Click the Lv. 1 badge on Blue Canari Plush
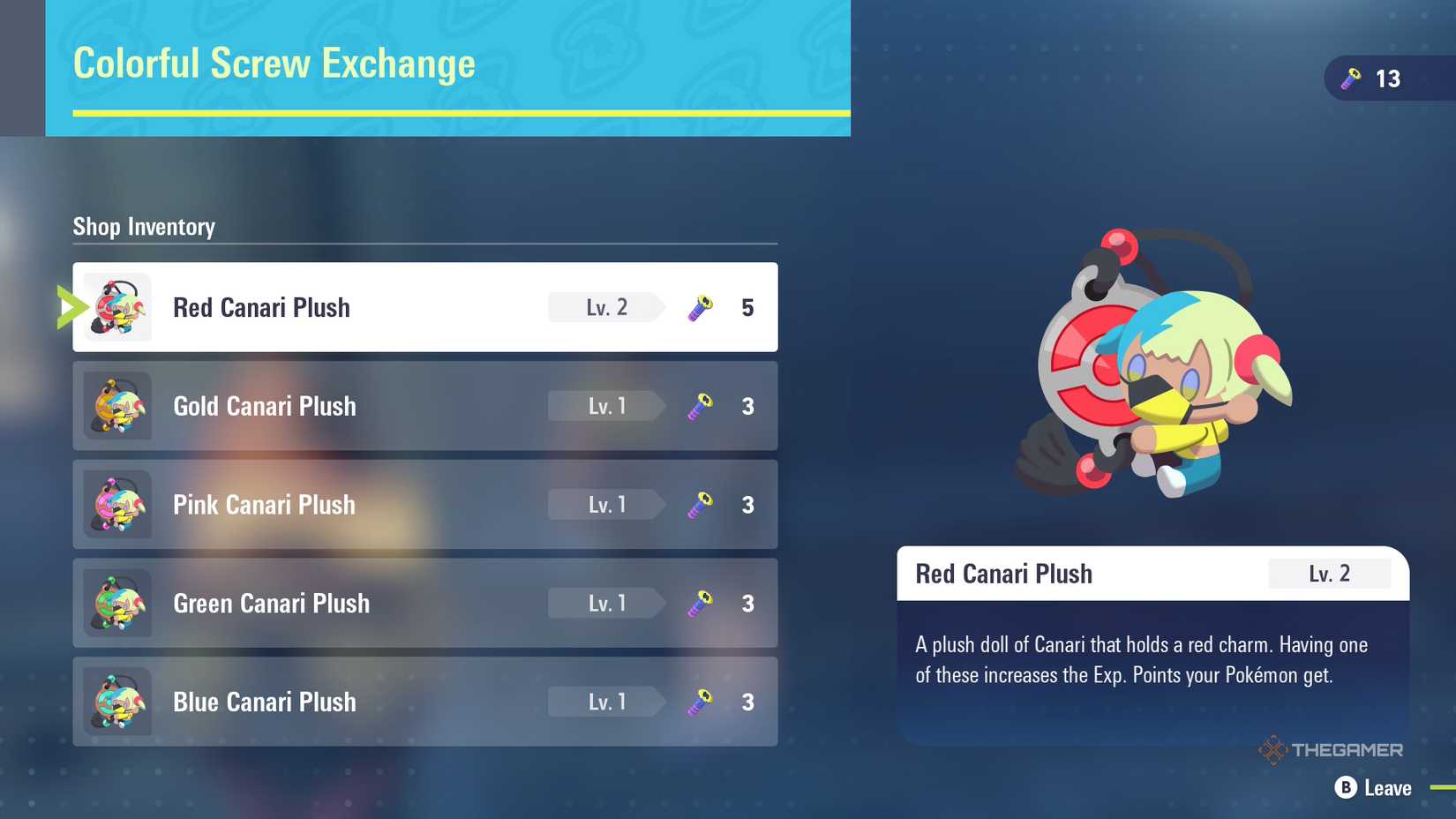The width and height of the screenshot is (1456, 819). (604, 702)
